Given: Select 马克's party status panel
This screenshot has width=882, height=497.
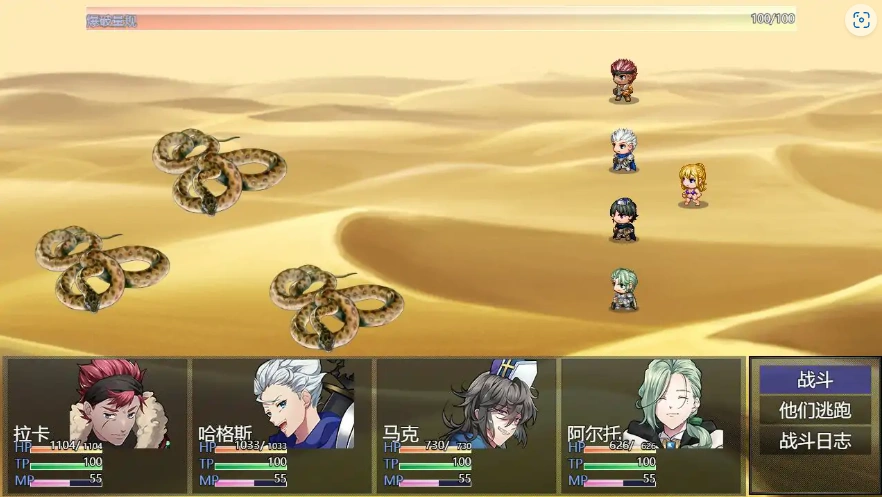Looking at the screenshot, I should click(465, 425).
